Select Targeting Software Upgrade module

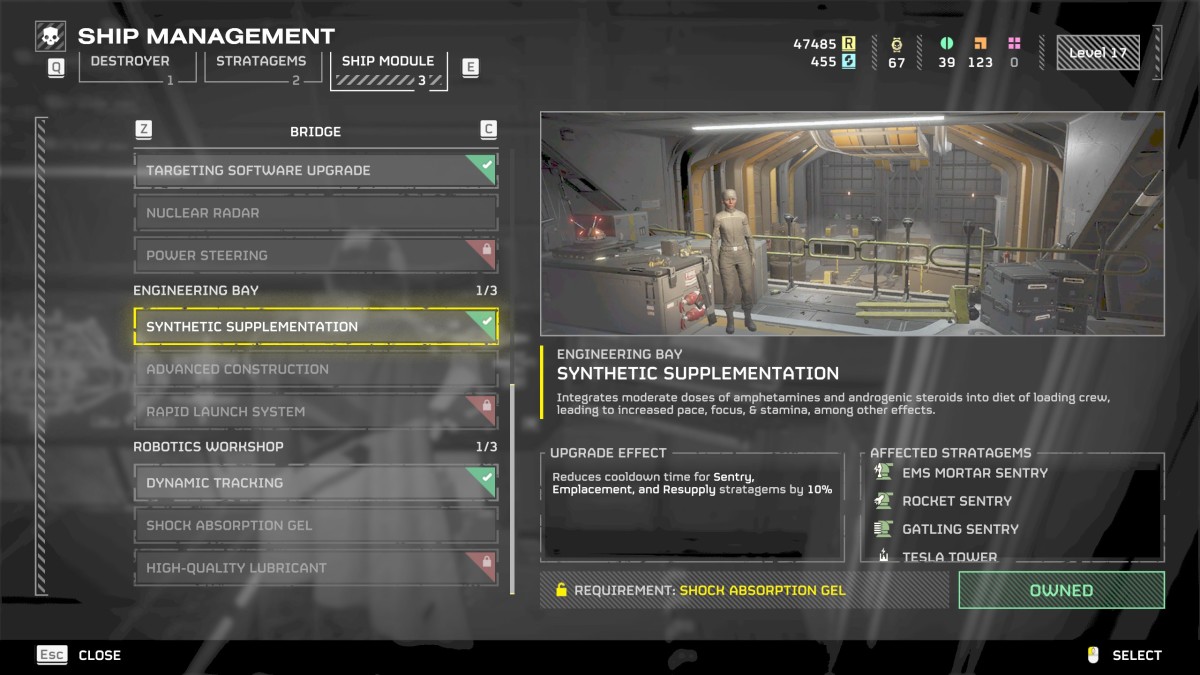tap(315, 170)
